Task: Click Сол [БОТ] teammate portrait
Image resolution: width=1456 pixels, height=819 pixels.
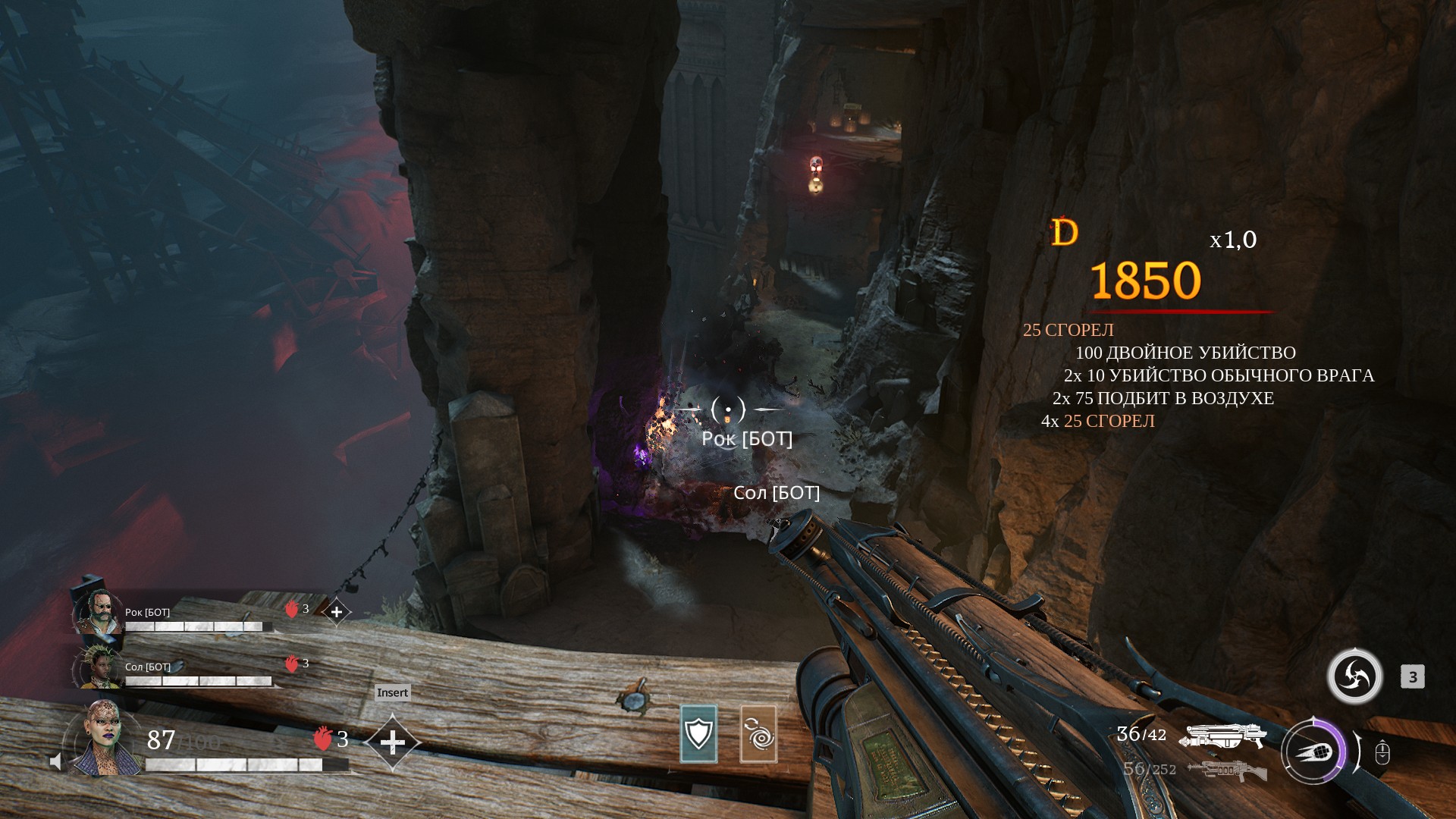Action: (99, 667)
